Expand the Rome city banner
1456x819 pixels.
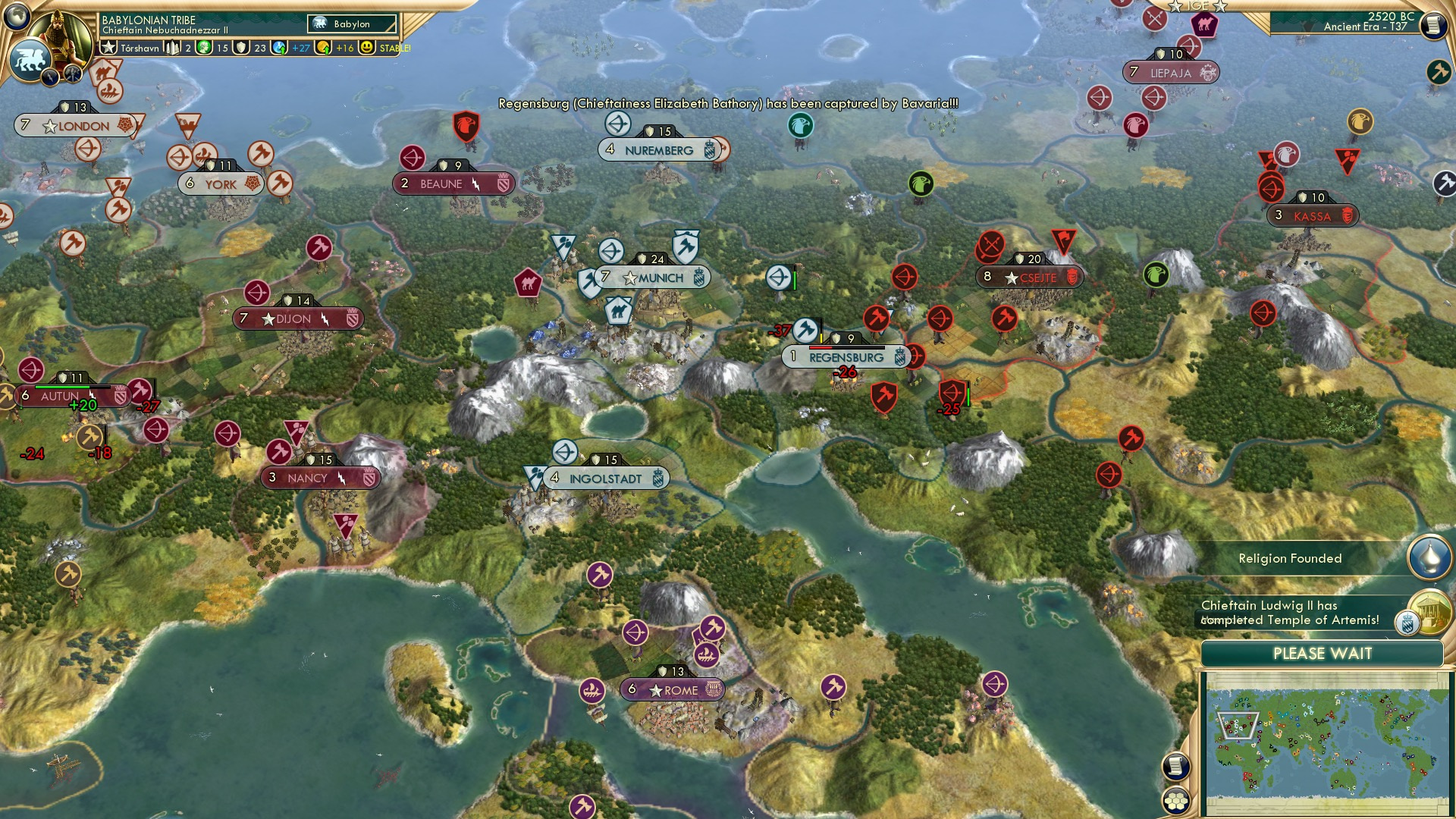point(672,689)
